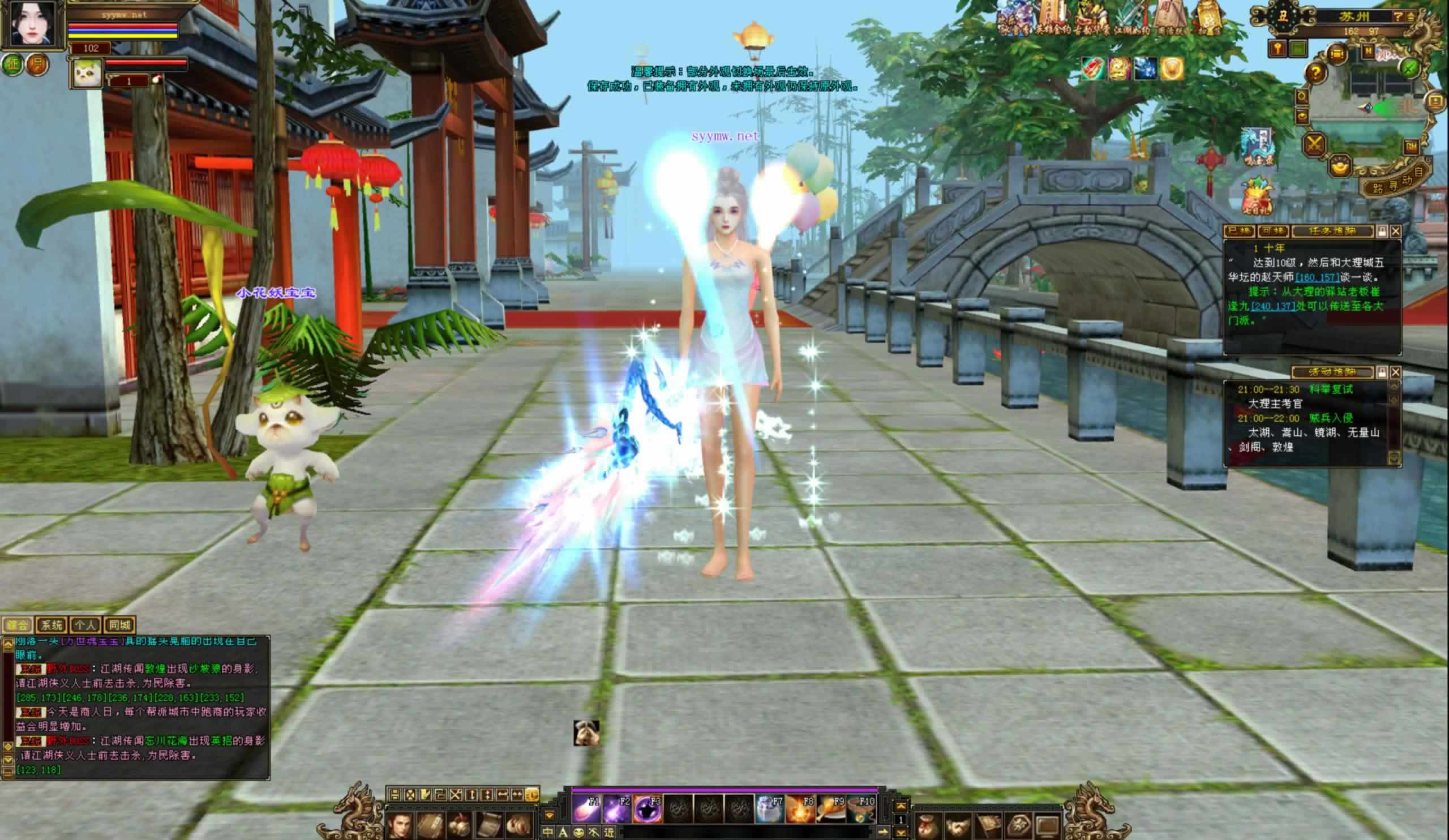Close the 活动追踪 activity tracker panel

[1396, 372]
